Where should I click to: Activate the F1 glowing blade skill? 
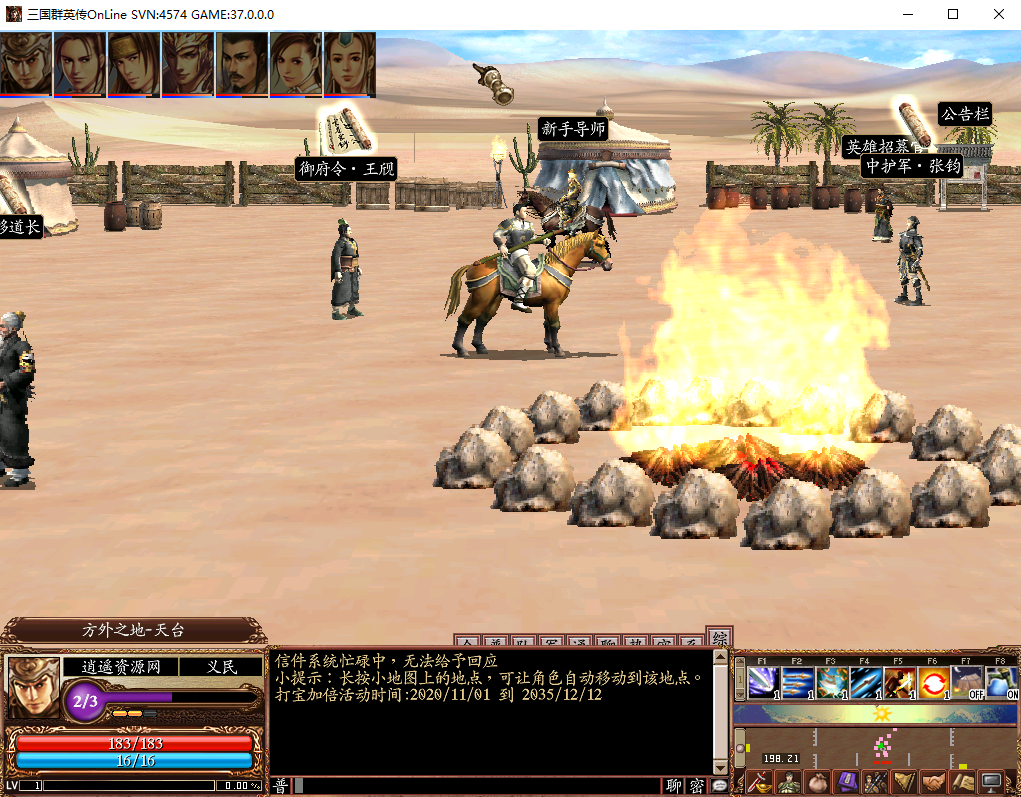(764, 682)
